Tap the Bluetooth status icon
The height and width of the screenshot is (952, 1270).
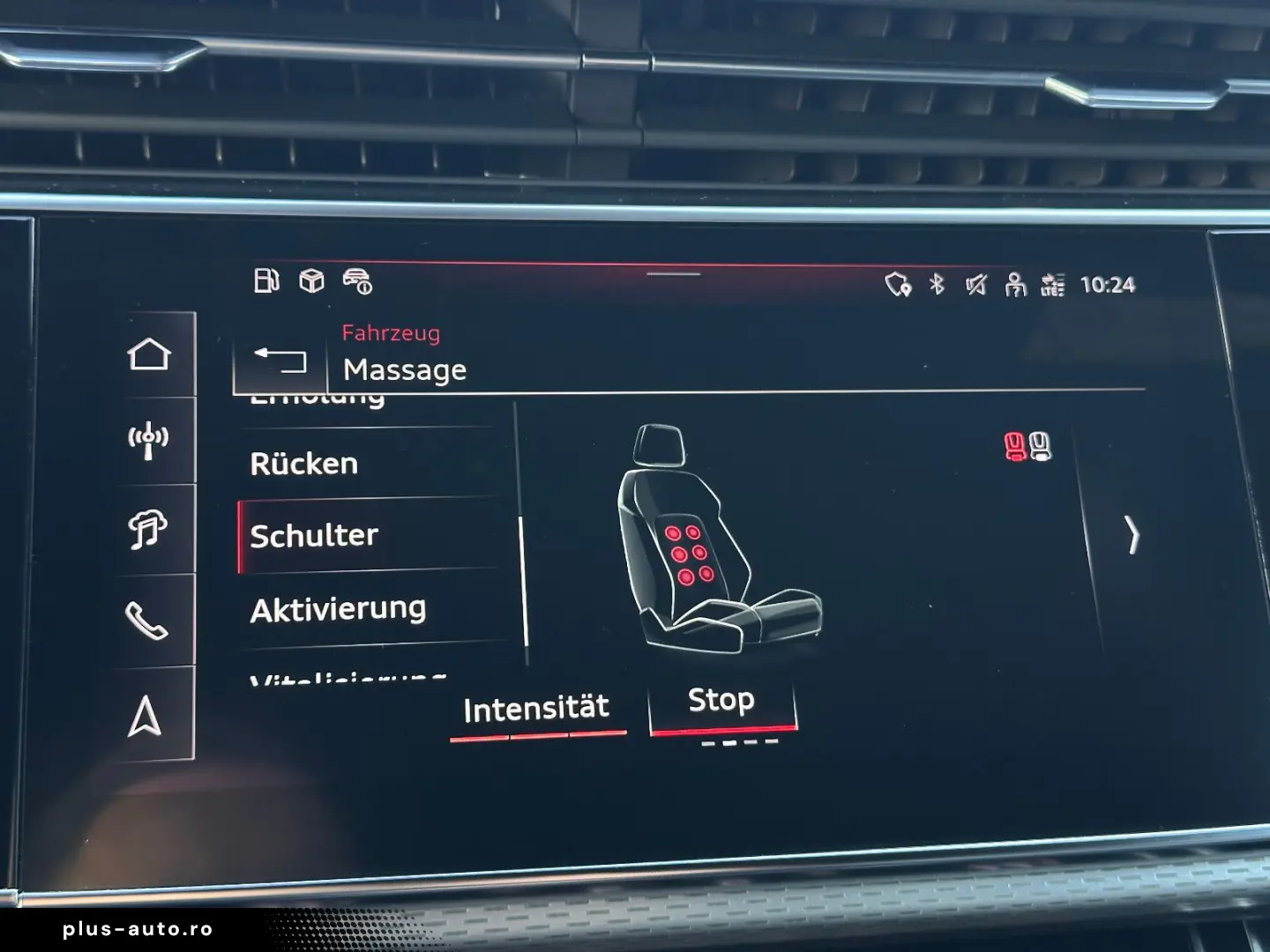click(938, 283)
